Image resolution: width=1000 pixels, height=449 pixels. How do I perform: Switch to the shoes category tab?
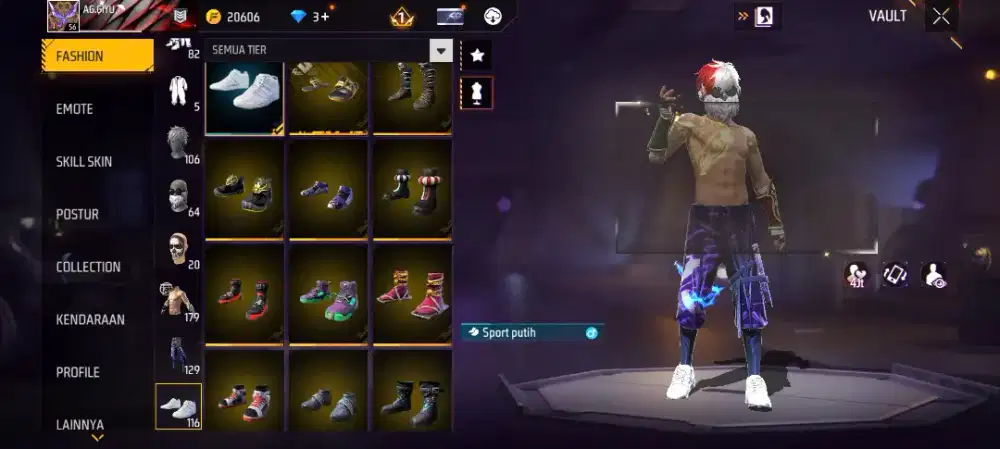[x=179, y=407]
